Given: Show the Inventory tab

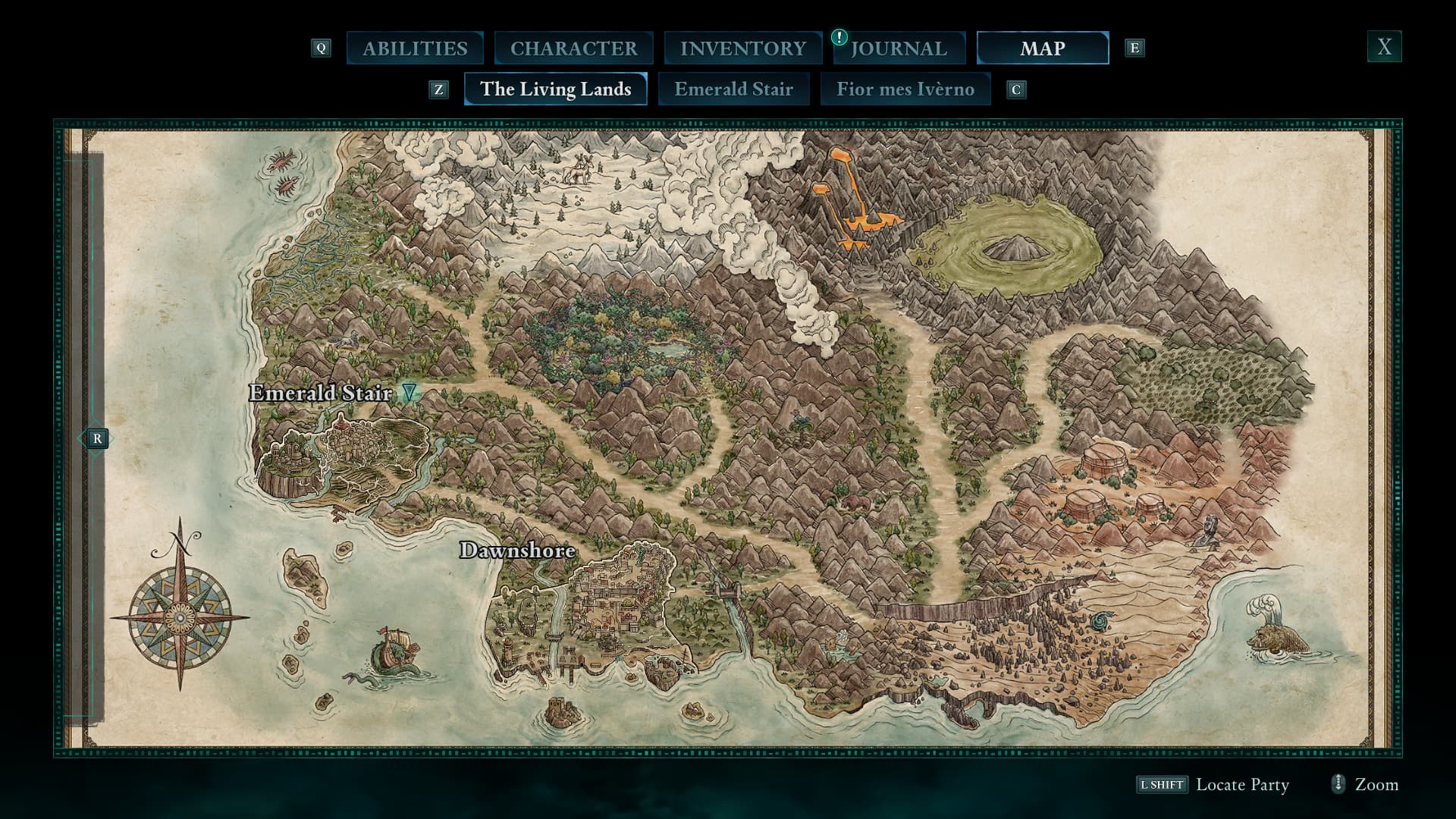Looking at the screenshot, I should tap(742, 49).
